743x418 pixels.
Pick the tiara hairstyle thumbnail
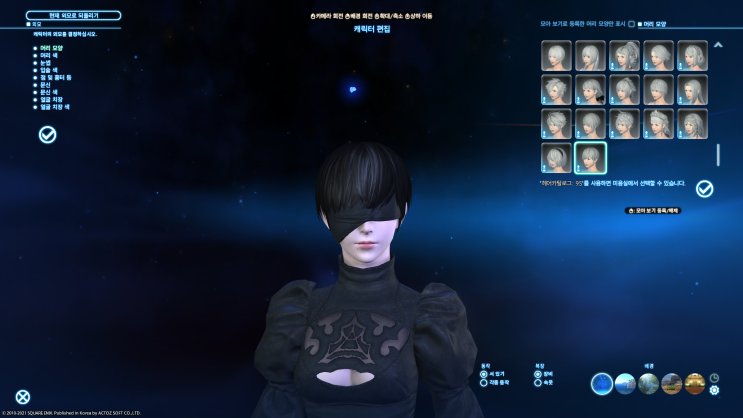coord(658,123)
